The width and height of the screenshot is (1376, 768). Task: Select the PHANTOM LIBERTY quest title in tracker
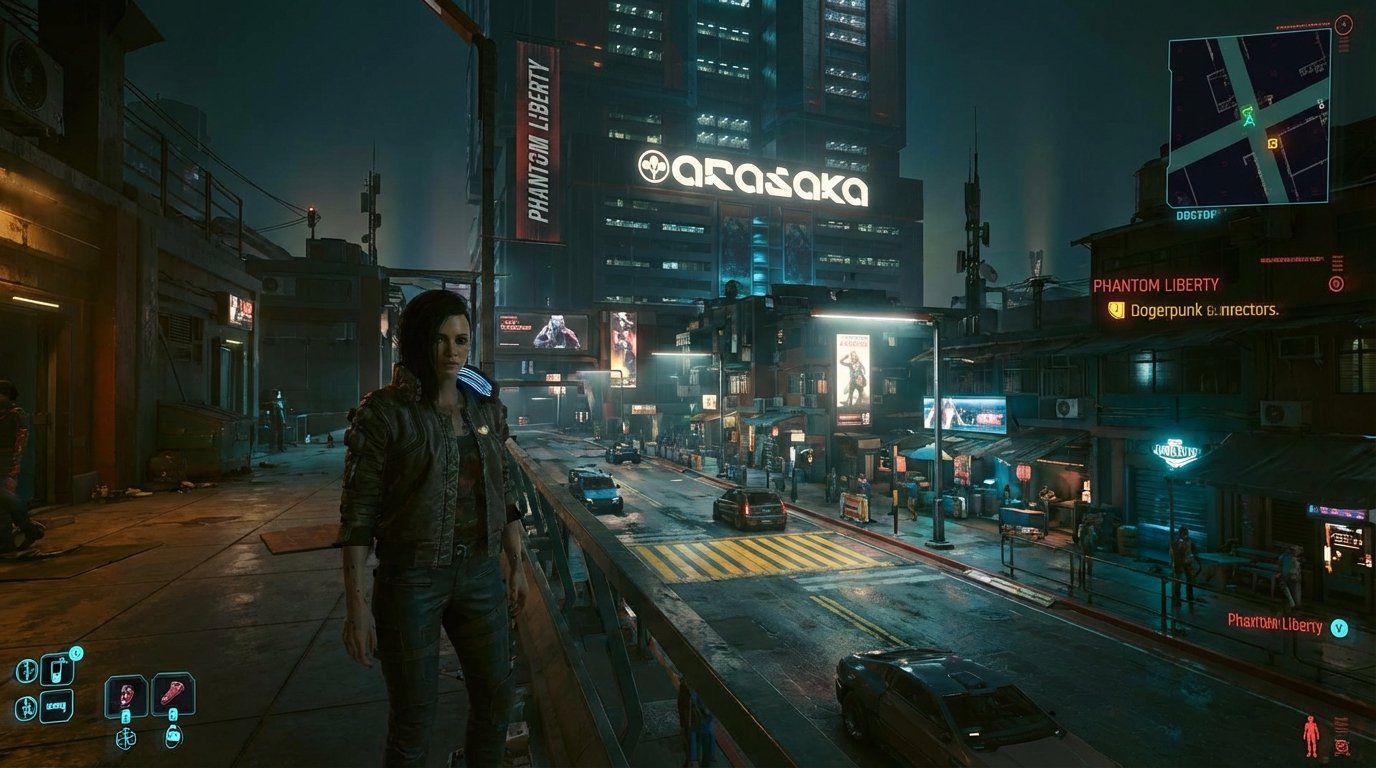(x=1155, y=283)
